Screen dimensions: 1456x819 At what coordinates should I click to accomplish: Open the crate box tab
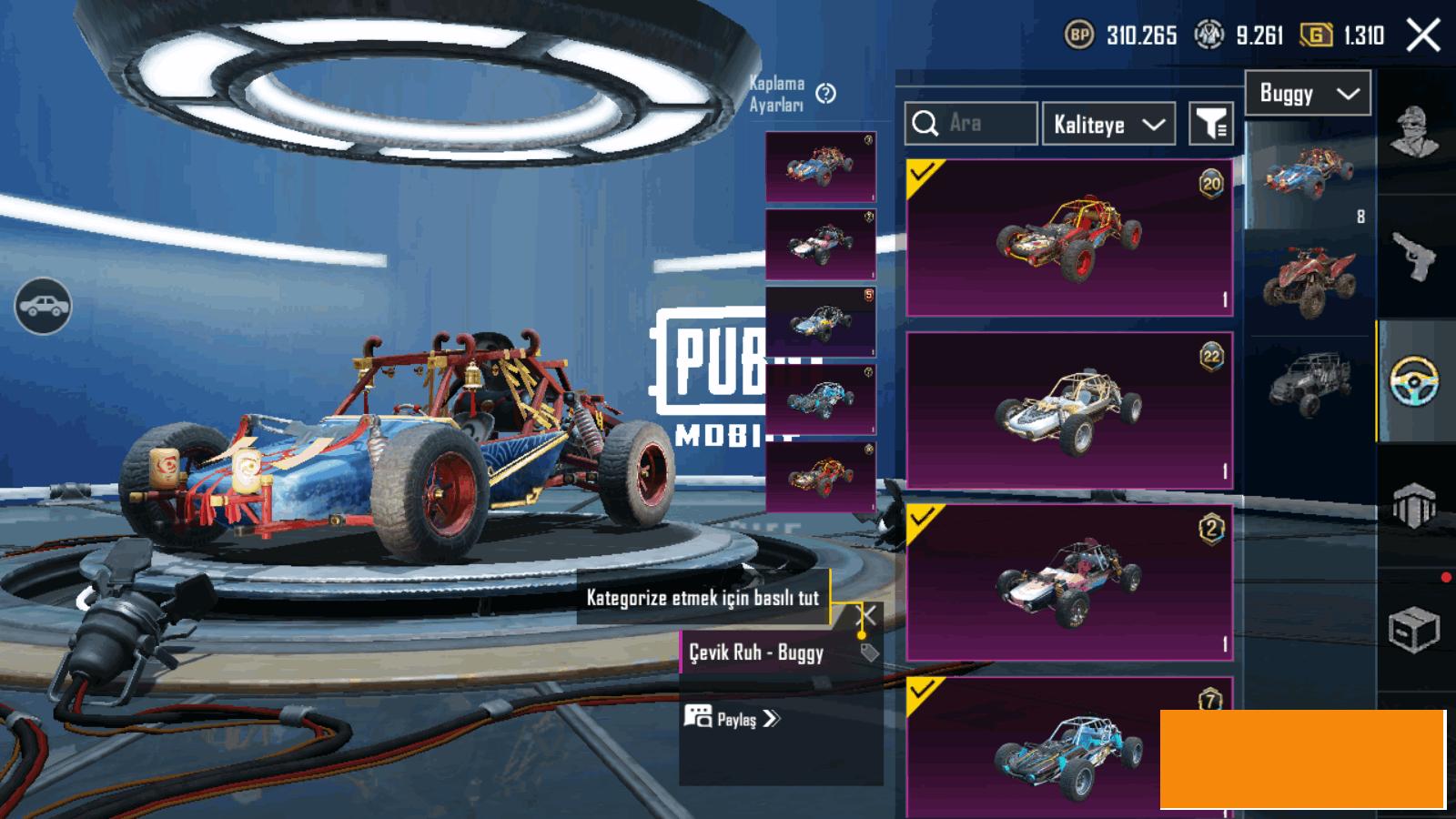point(1414,629)
